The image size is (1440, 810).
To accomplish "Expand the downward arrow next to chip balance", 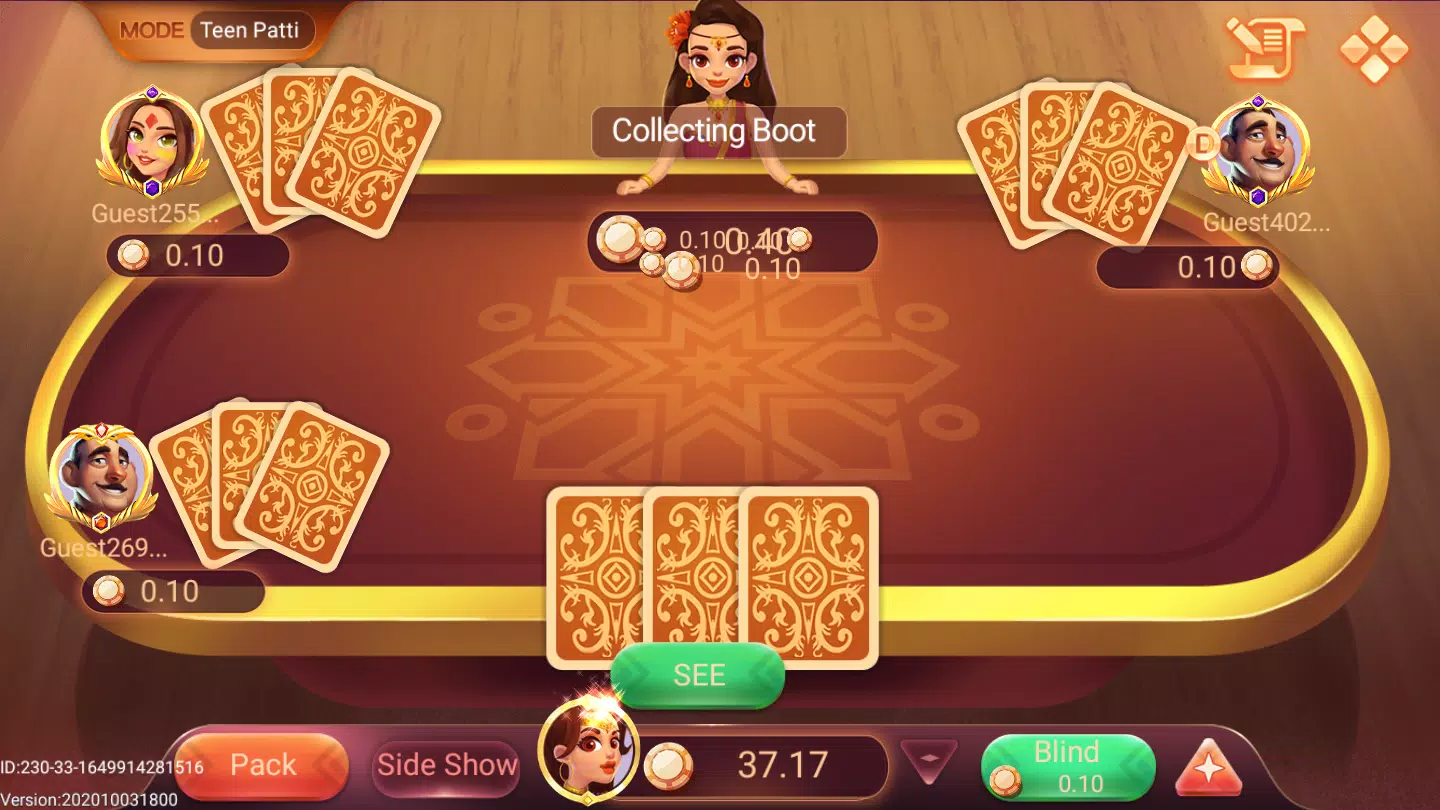I will [929, 762].
